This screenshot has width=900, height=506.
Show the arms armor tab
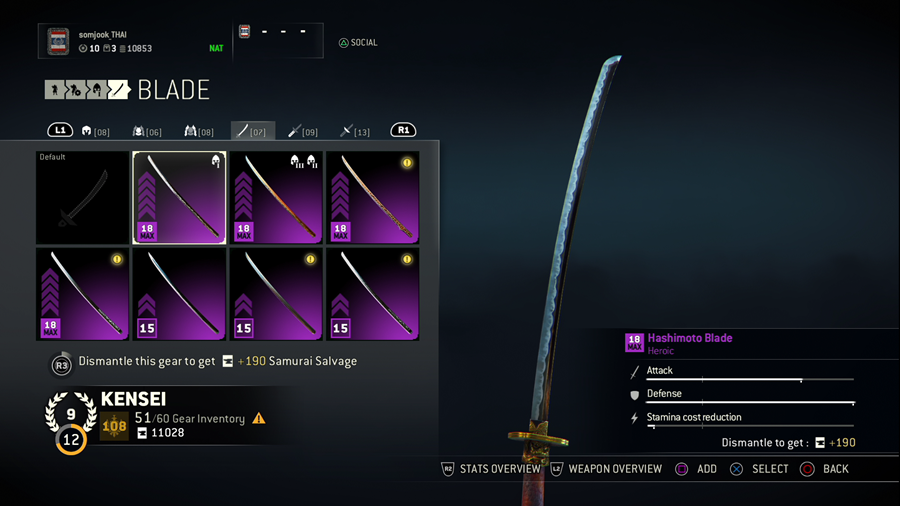[199, 131]
